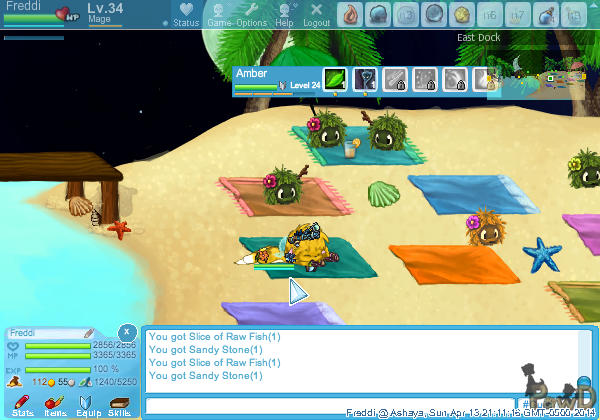Activate the fire flame skill hotkey

click(350, 14)
